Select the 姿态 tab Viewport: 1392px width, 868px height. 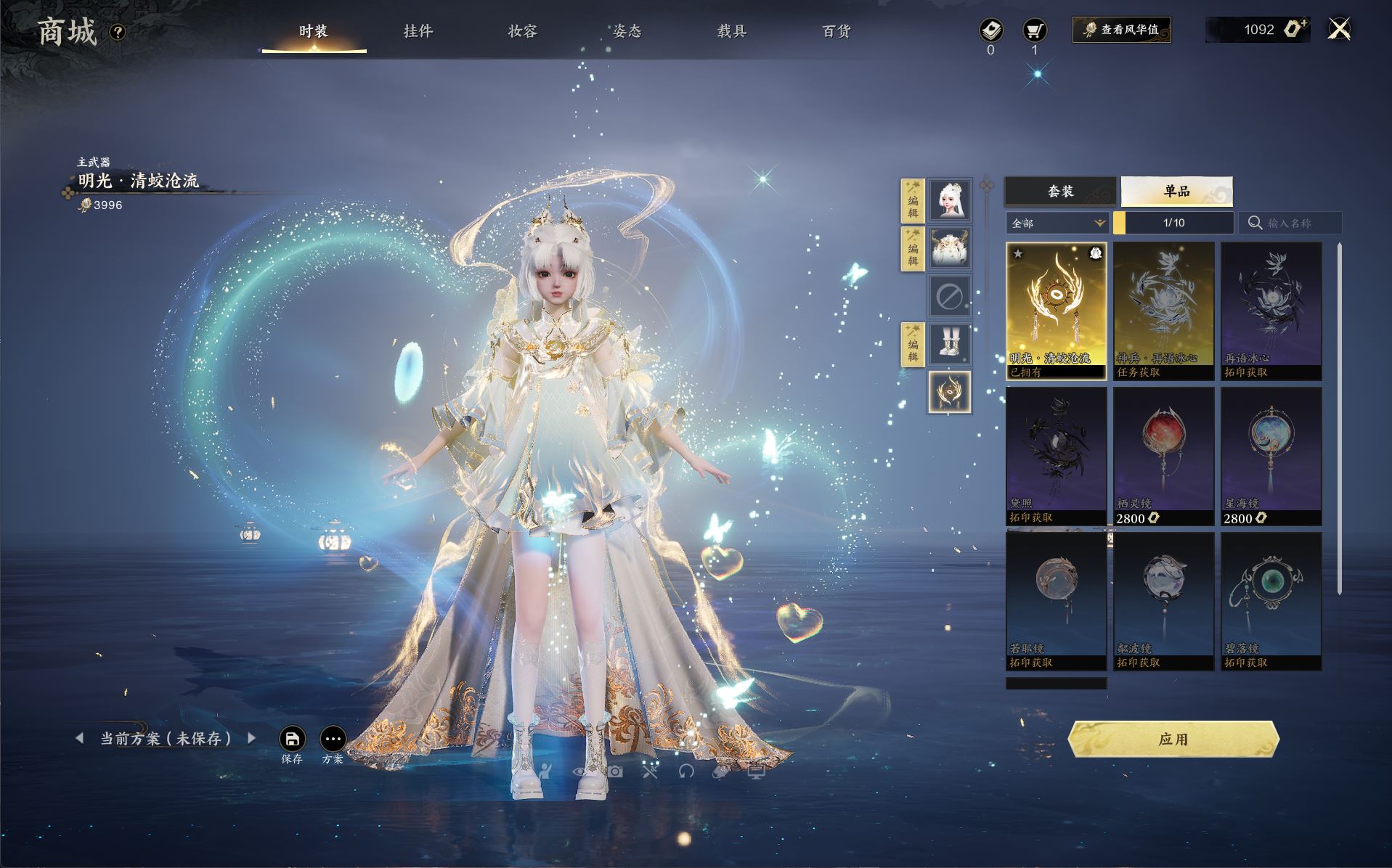[x=627, y=31]
